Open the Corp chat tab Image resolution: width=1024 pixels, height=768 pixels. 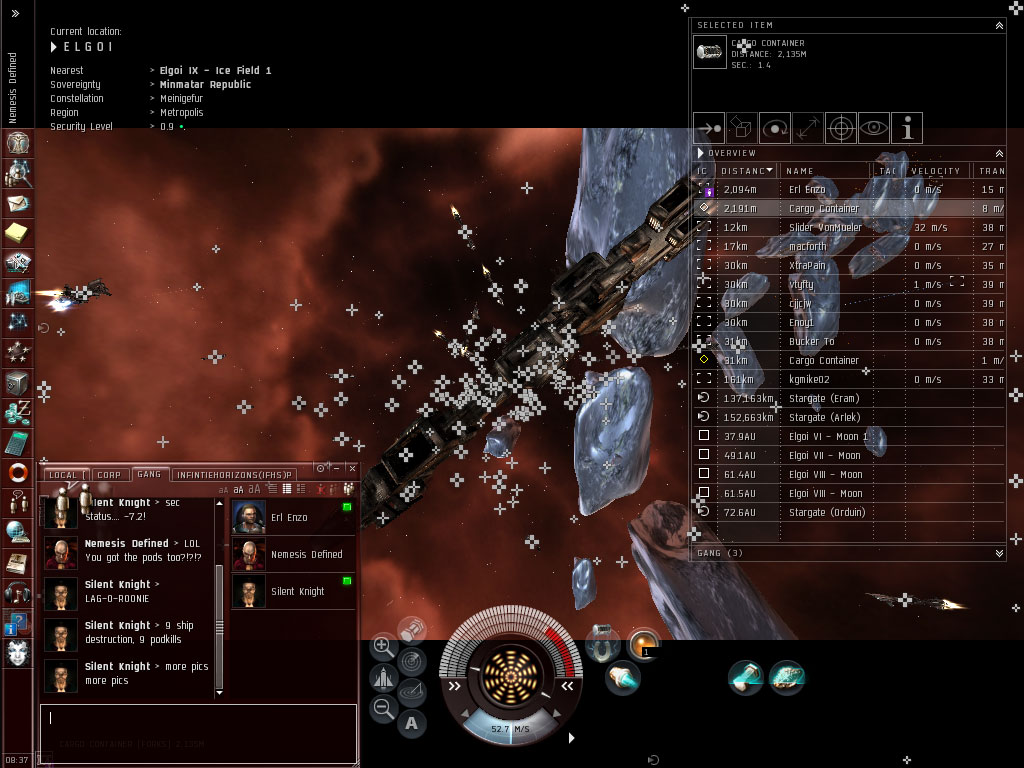pyautogui.click(x=108, y=474)
